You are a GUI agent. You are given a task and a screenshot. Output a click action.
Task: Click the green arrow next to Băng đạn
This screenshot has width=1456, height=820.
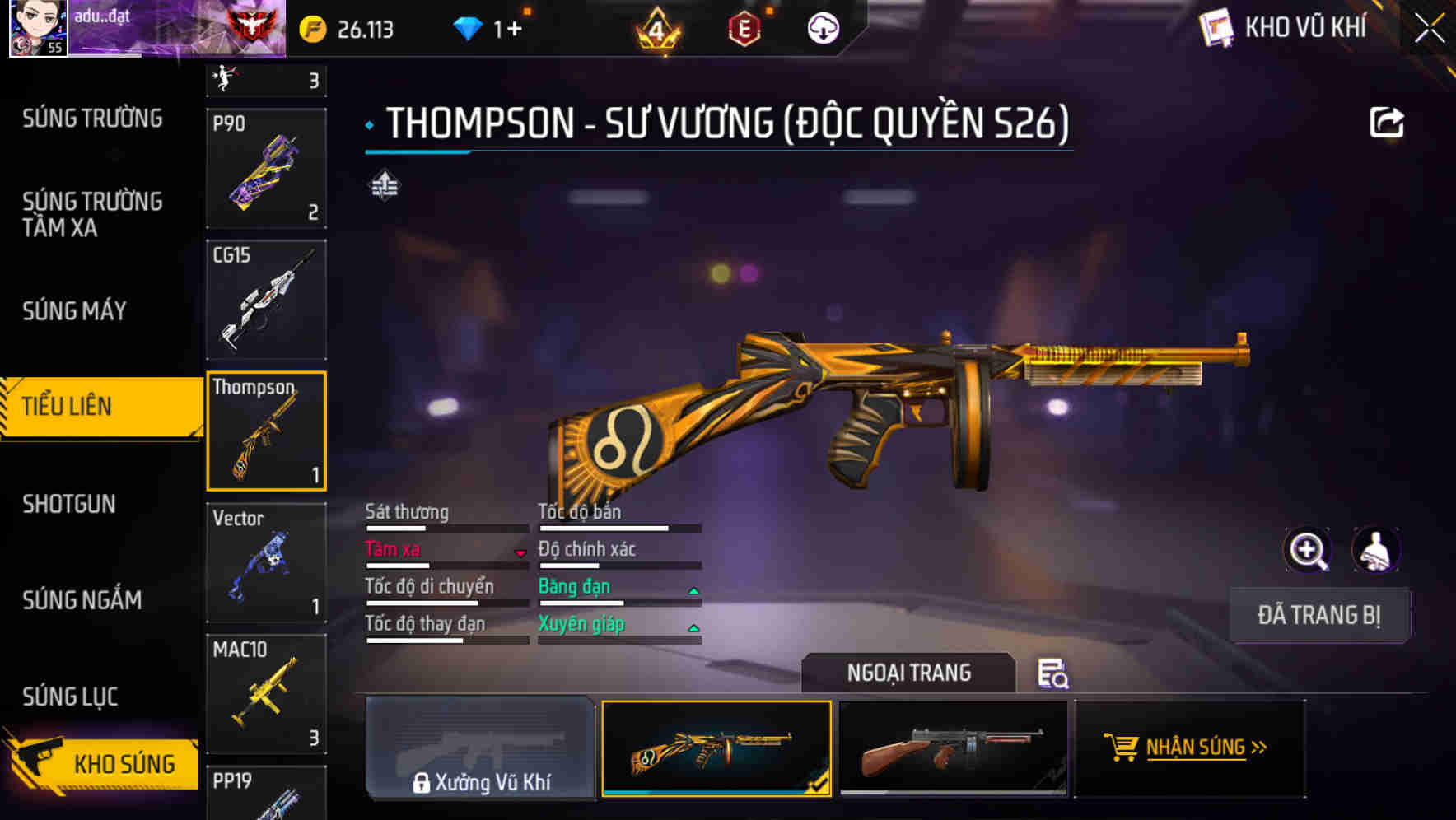click(x=693, y=590)
